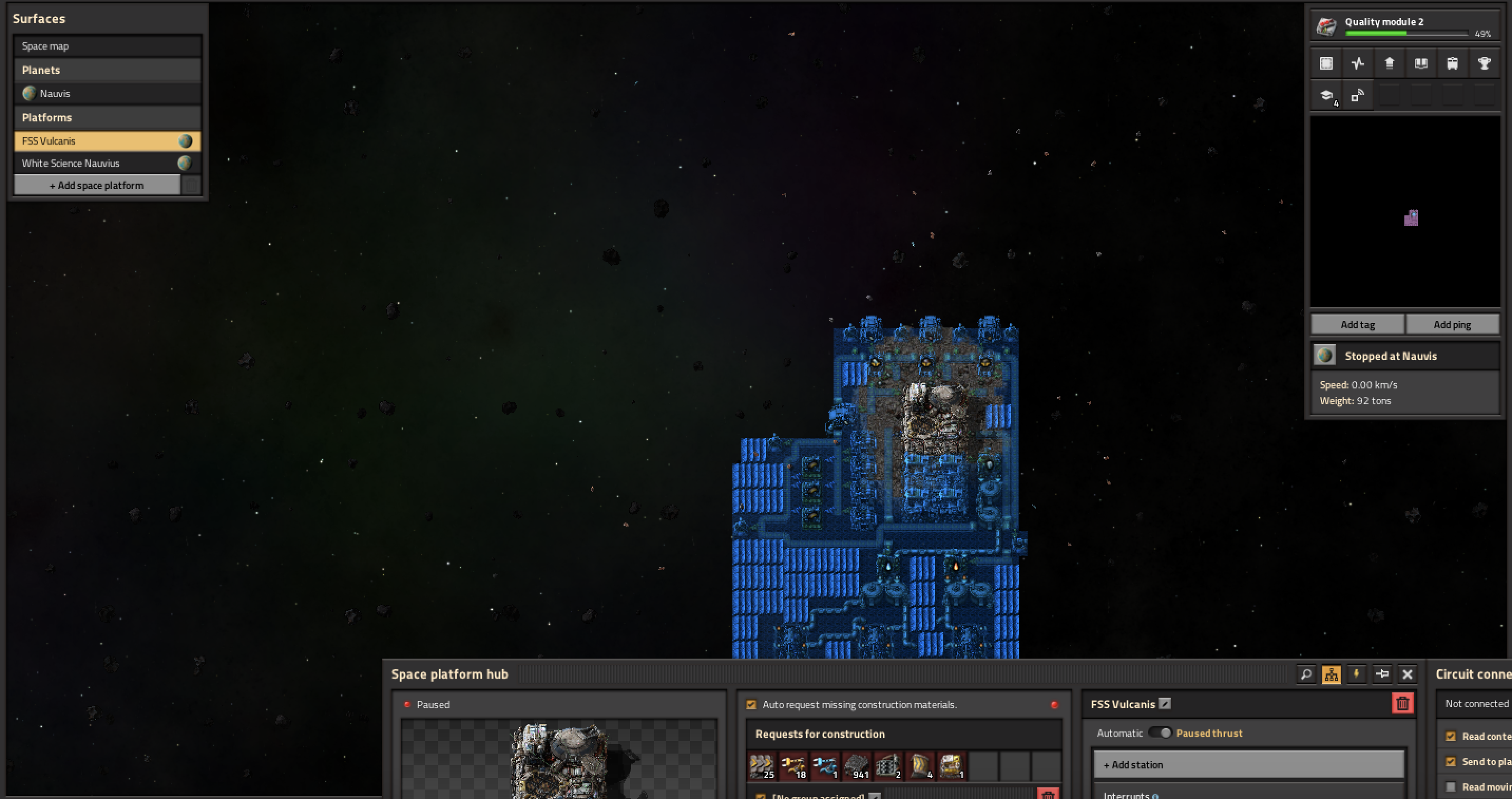Screen dimensions: 1512x799
Task: Delete FSS Vulcanis with the red trash button
Action: [1402, 703]
